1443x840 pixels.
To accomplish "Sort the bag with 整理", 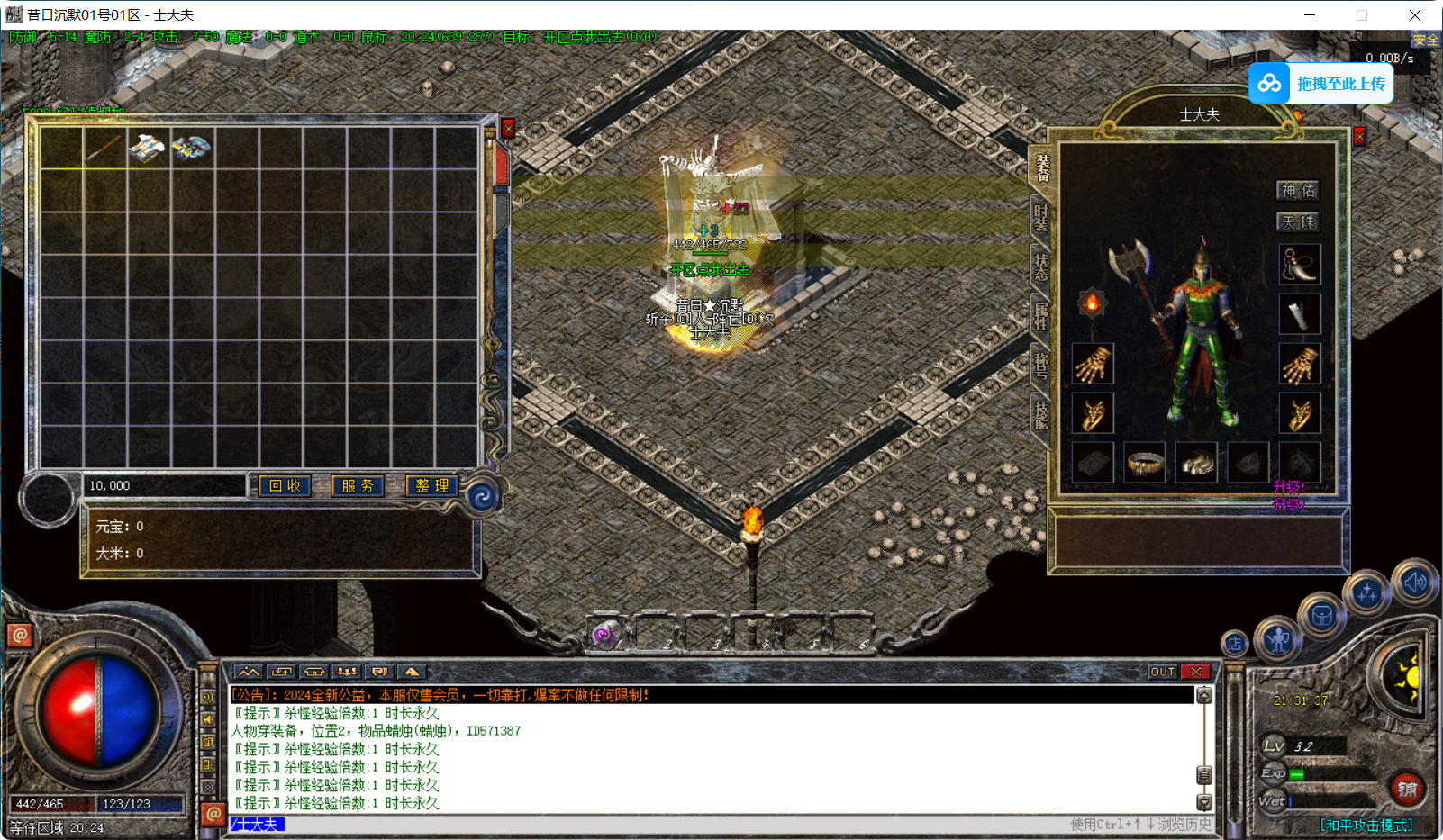I will 431,486.
